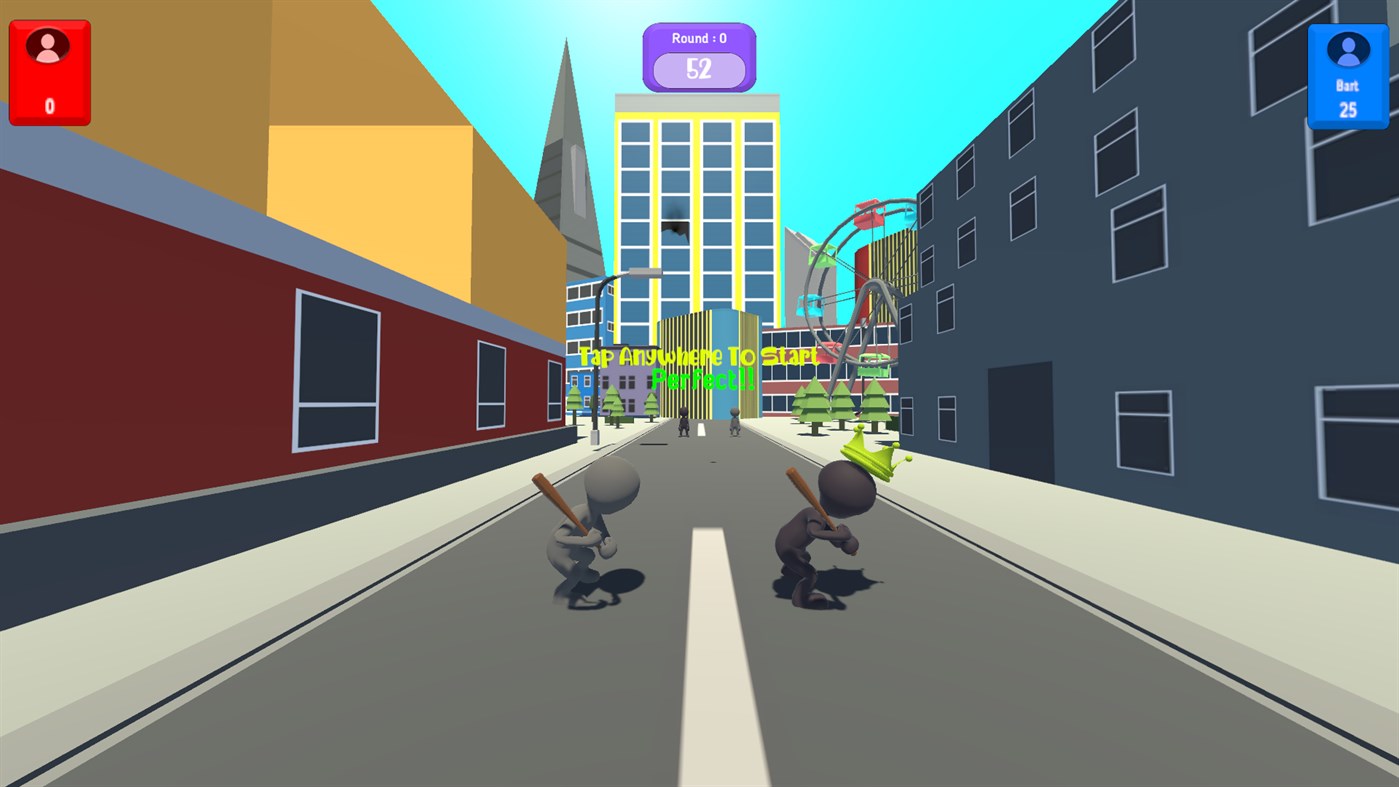The height and width of the screenshot is (787, 1399).
Task: Click the red player's score of 0
Action: pyautogui.click(x=49, y=103)
